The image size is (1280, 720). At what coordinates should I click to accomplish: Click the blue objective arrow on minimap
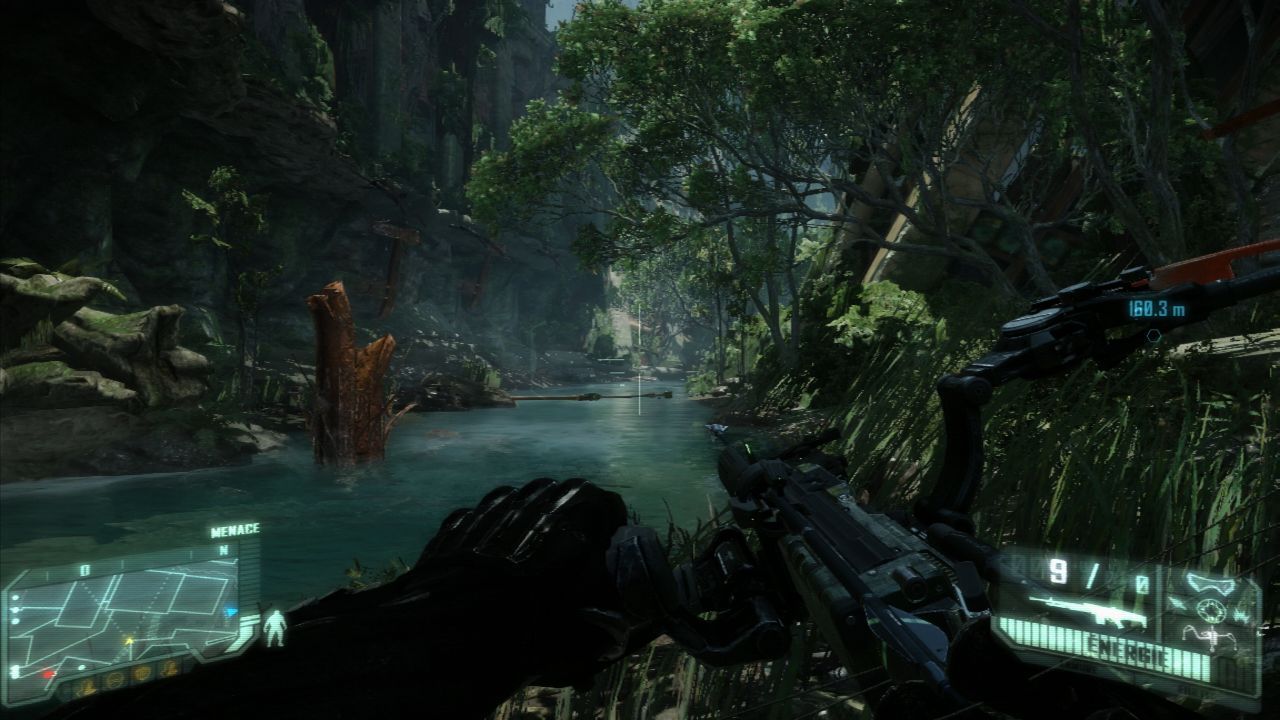231,612
